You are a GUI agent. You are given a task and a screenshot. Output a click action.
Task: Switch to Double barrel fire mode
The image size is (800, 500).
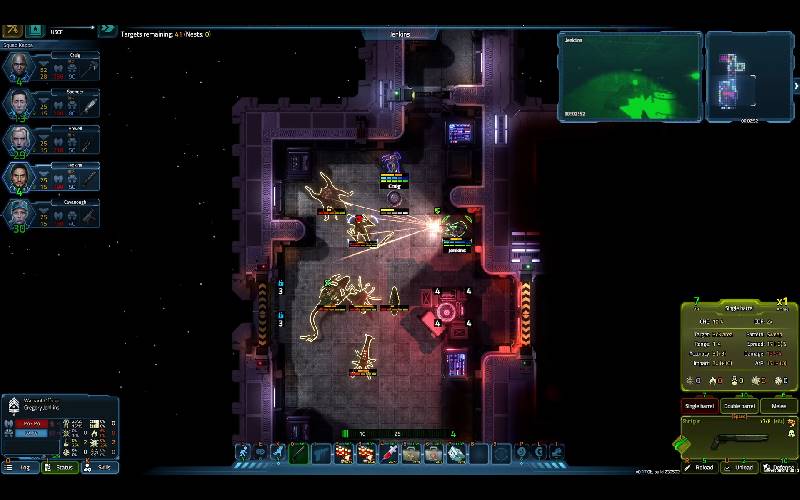point(740,406)
